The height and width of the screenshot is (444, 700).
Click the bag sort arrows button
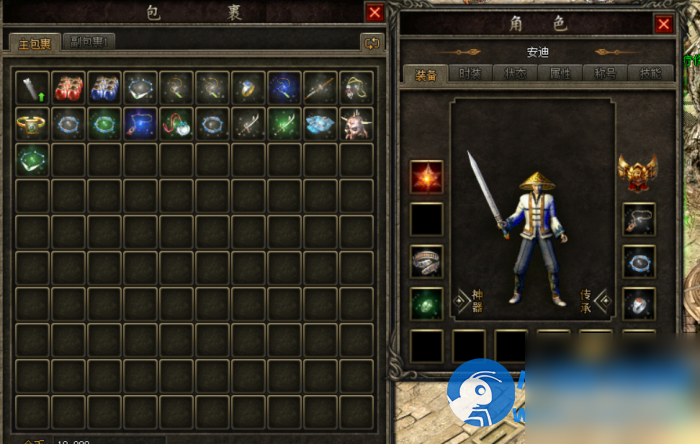point(372,43)
